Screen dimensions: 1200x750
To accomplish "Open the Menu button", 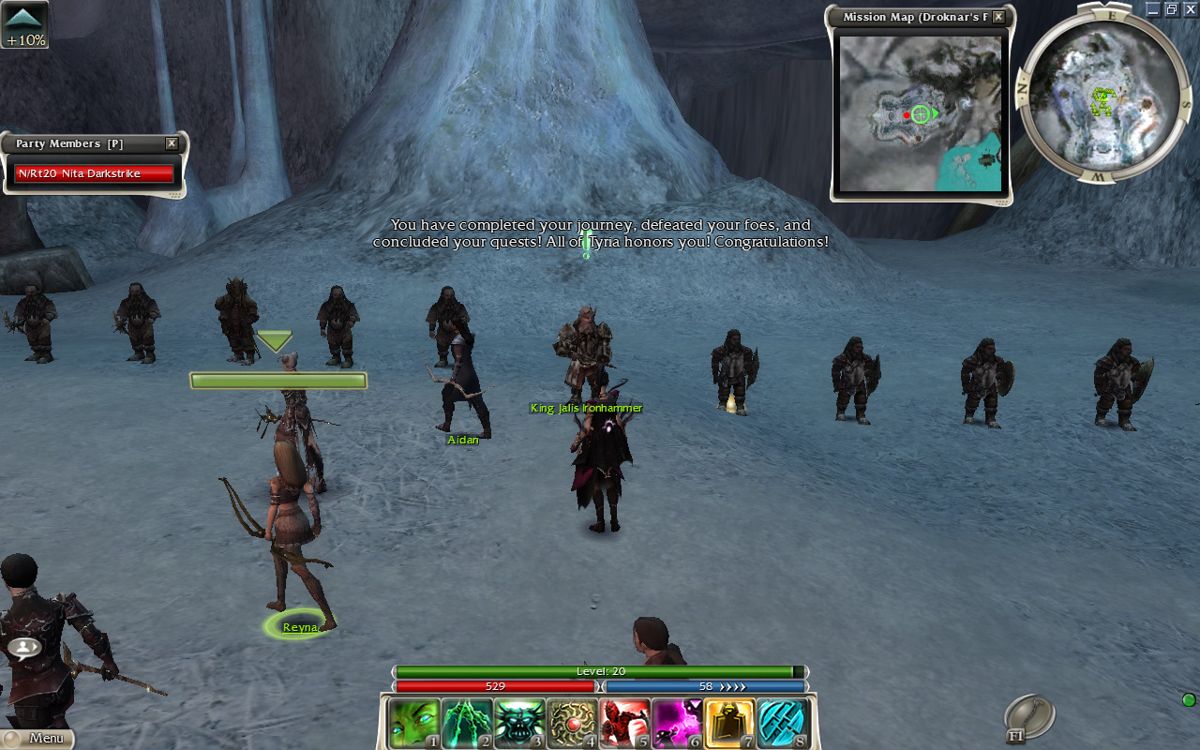I will click(38, 739).
